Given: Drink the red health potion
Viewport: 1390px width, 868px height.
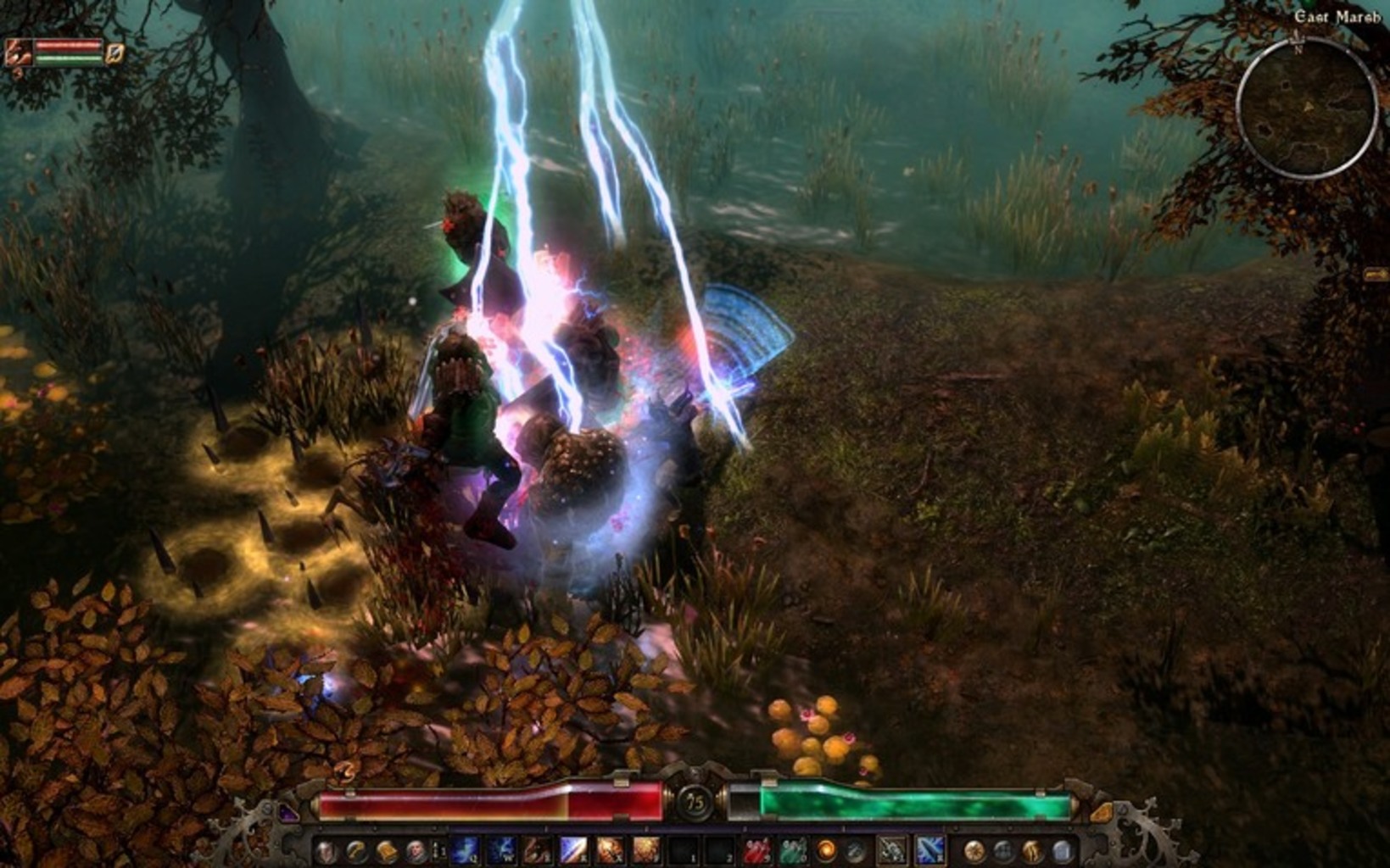Looking at the screenshot, I should point(756,850).
